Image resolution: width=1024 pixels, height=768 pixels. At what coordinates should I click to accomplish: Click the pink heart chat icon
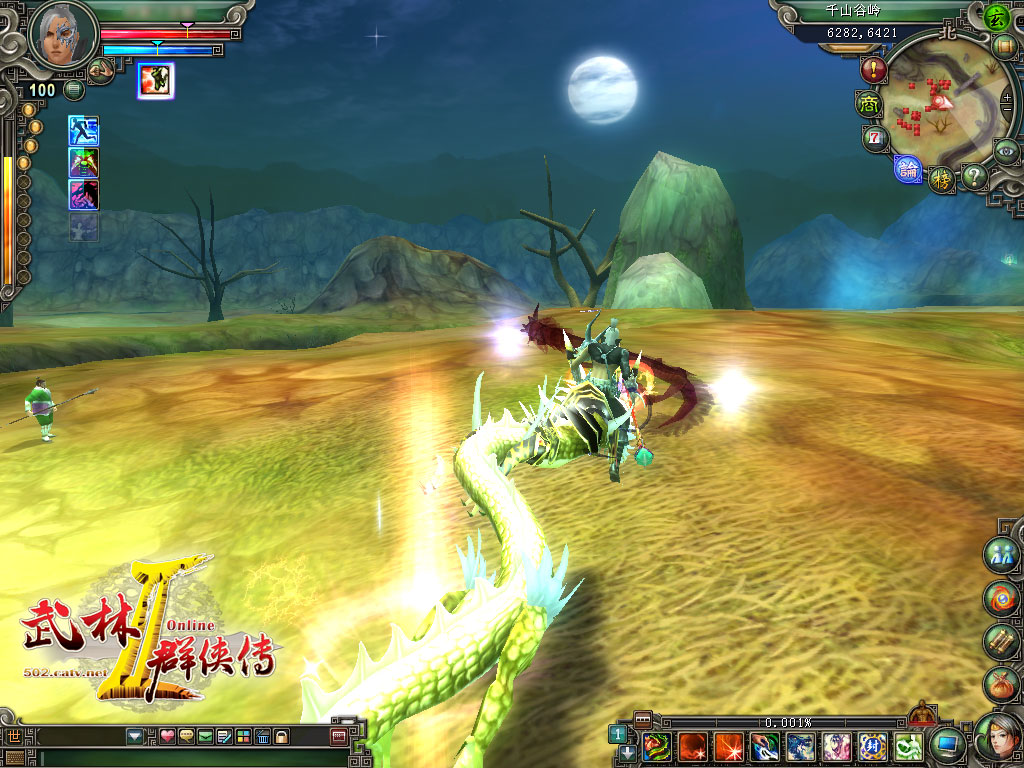click(x=167, y=737)
